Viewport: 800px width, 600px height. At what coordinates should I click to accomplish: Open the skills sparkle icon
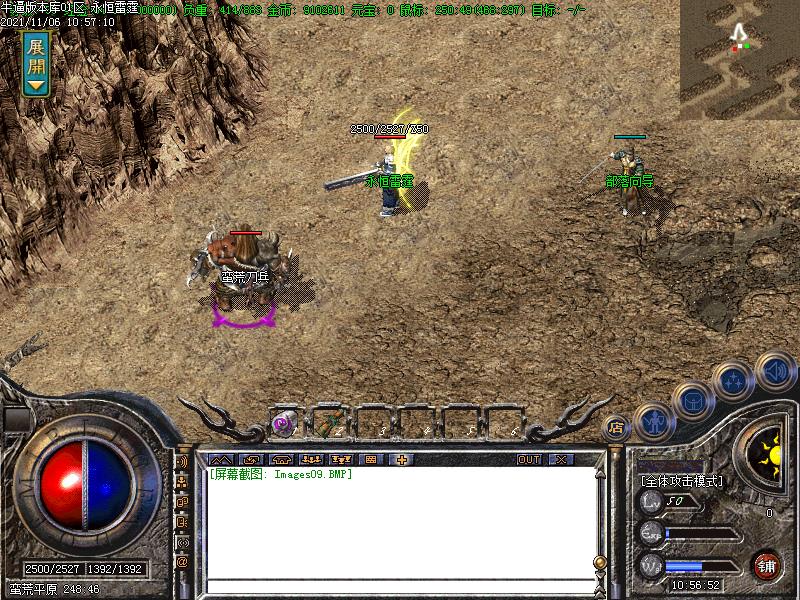tap(734, 381)
